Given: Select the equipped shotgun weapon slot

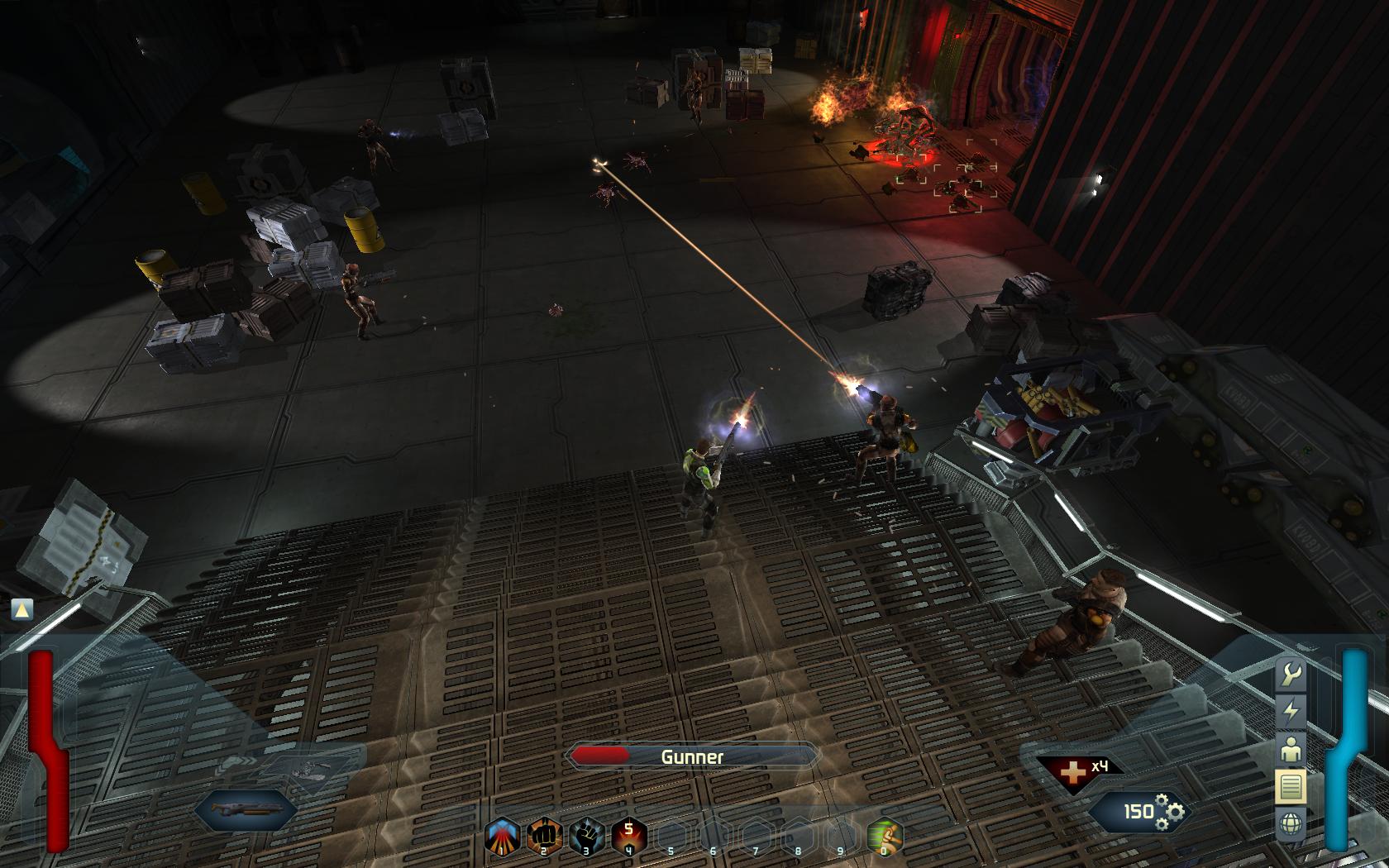Looking at the screenshot, I should 246,808.
